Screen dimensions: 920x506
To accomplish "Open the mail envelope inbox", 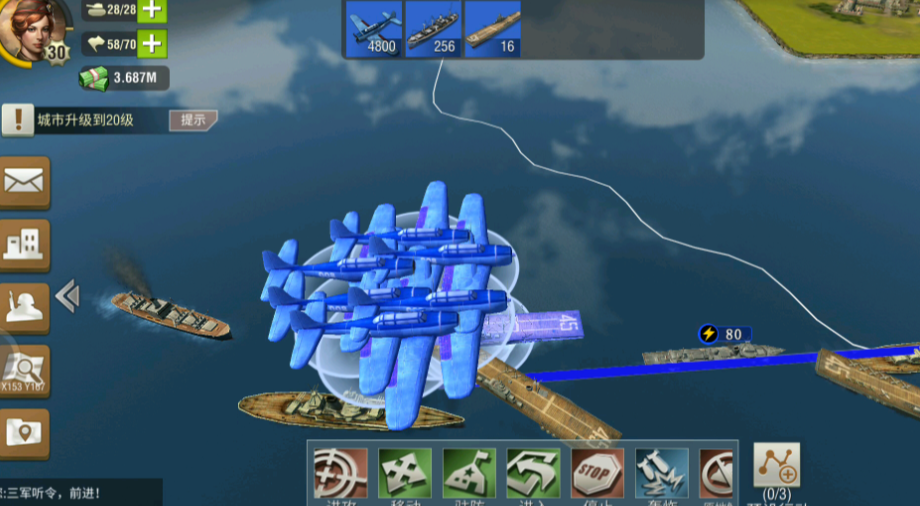I will pyautogui.click(x=24, y=182).
